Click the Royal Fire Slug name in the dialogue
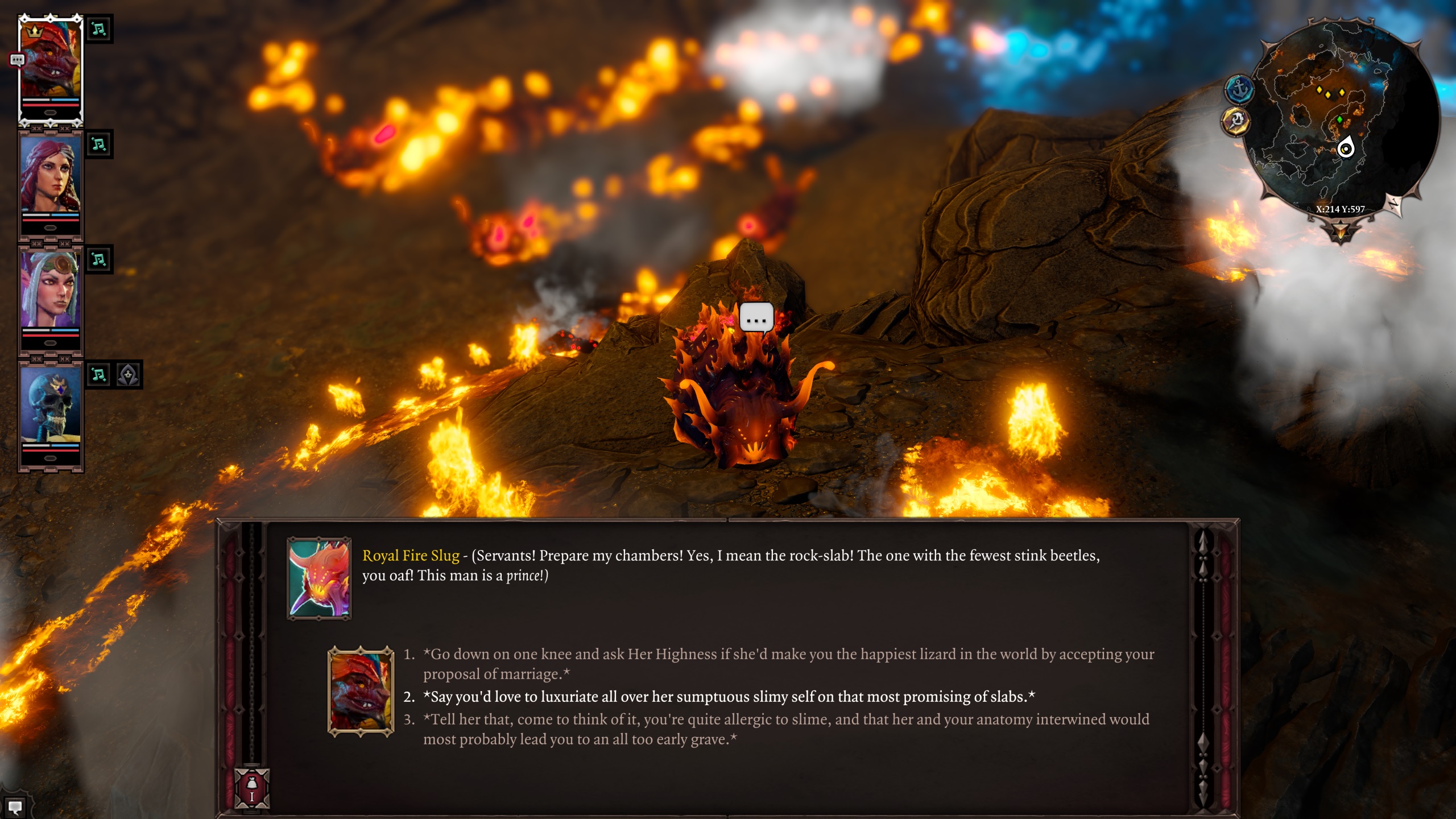The image size is (1456, 819). (x=412, y=556)
